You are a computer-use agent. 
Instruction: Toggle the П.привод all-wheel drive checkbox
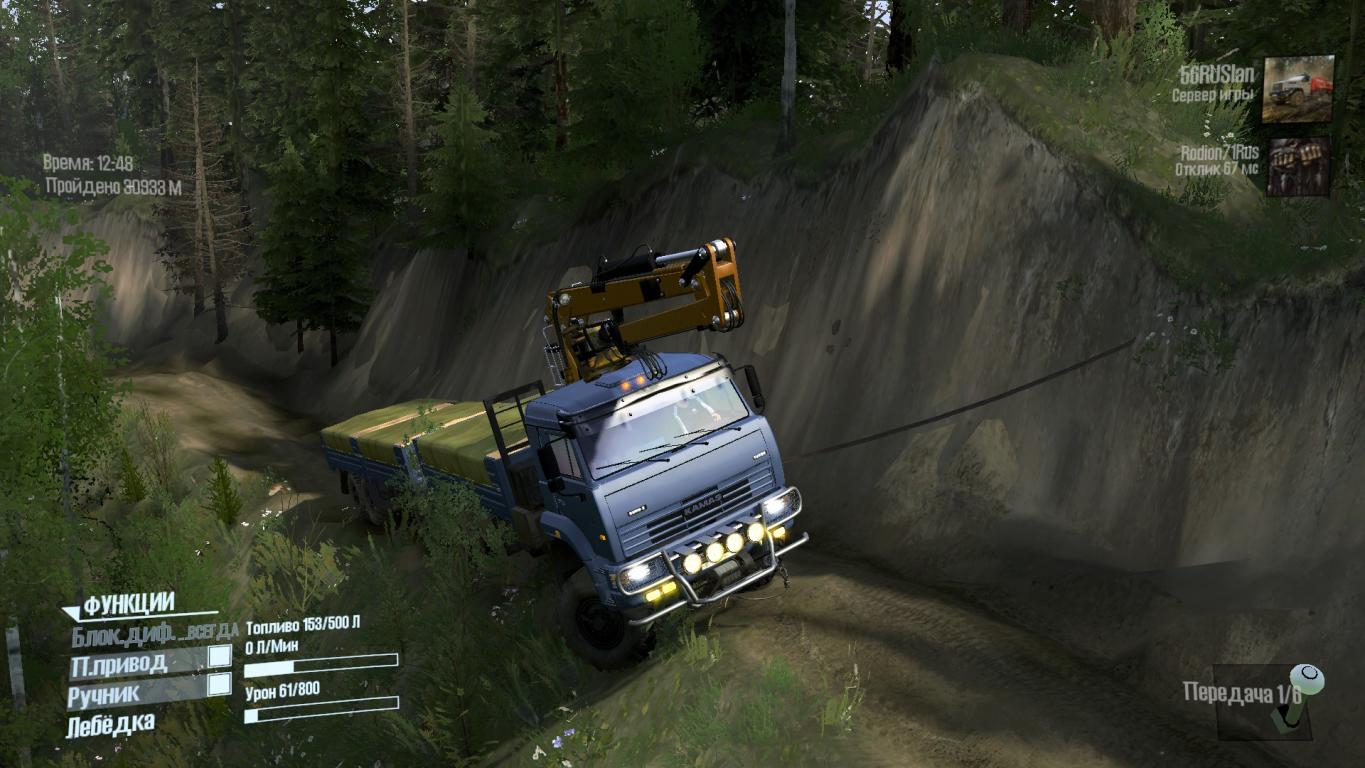pyautogui.click(x=218, y=657)
